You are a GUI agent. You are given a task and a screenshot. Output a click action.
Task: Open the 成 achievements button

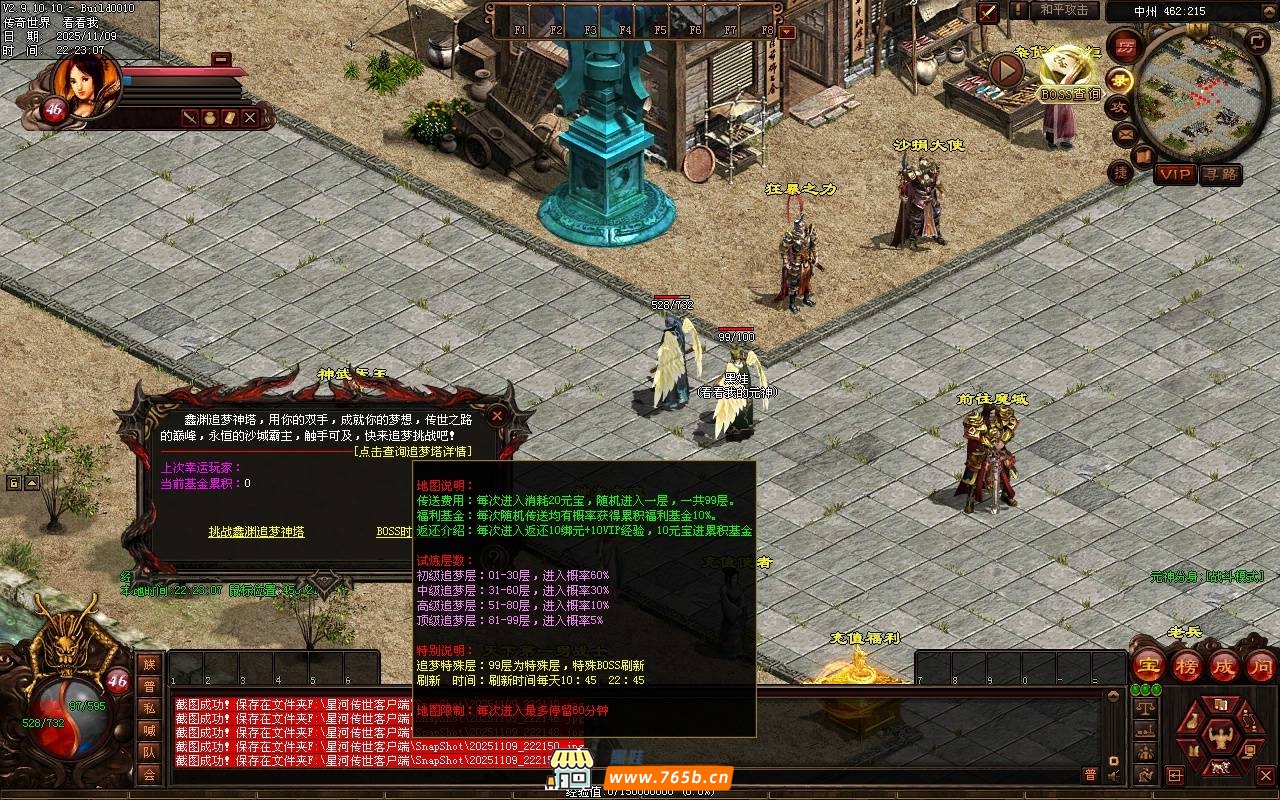click(x=1223, y=666)
